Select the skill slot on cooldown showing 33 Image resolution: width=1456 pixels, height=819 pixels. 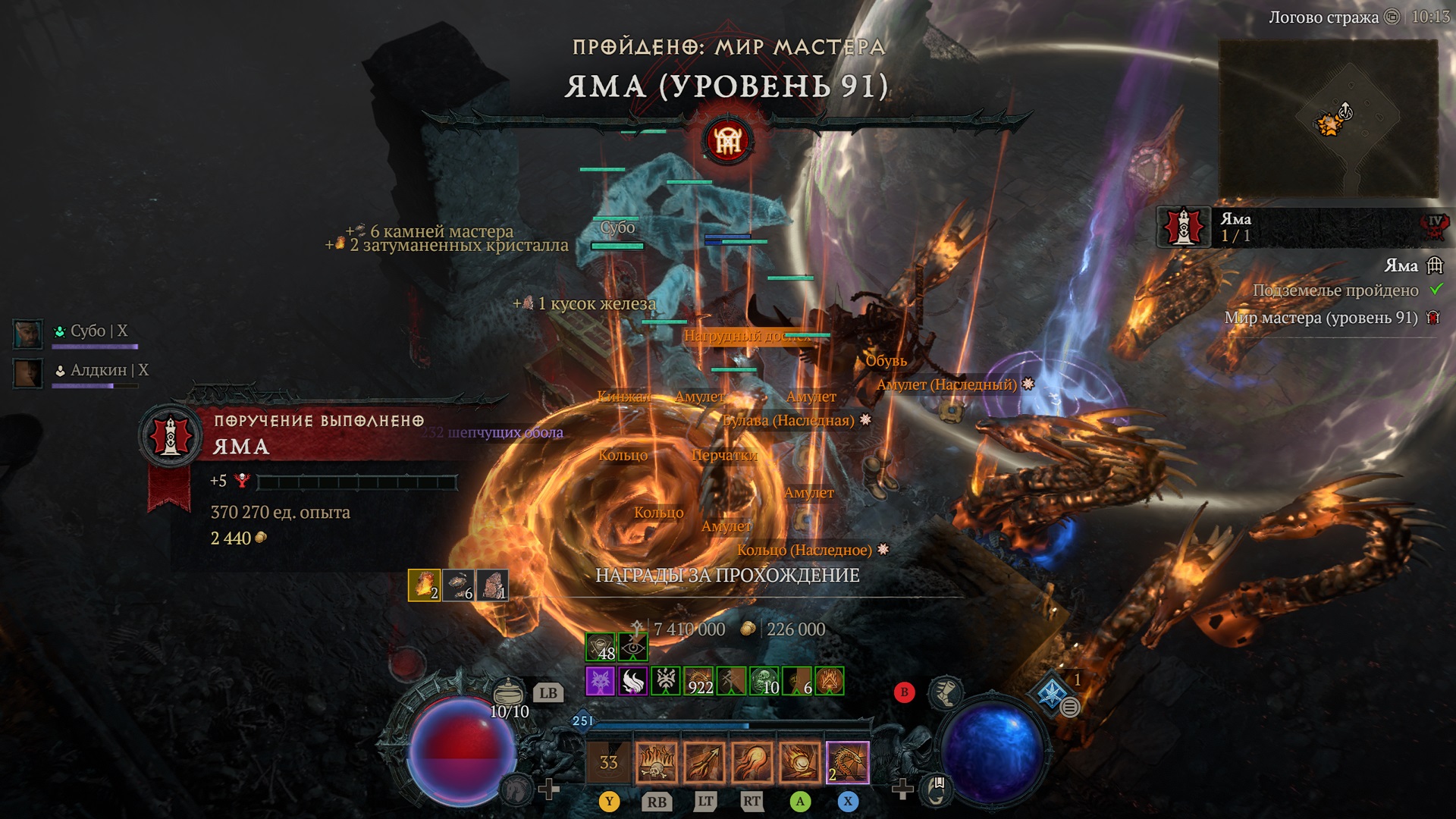(608, 762)
